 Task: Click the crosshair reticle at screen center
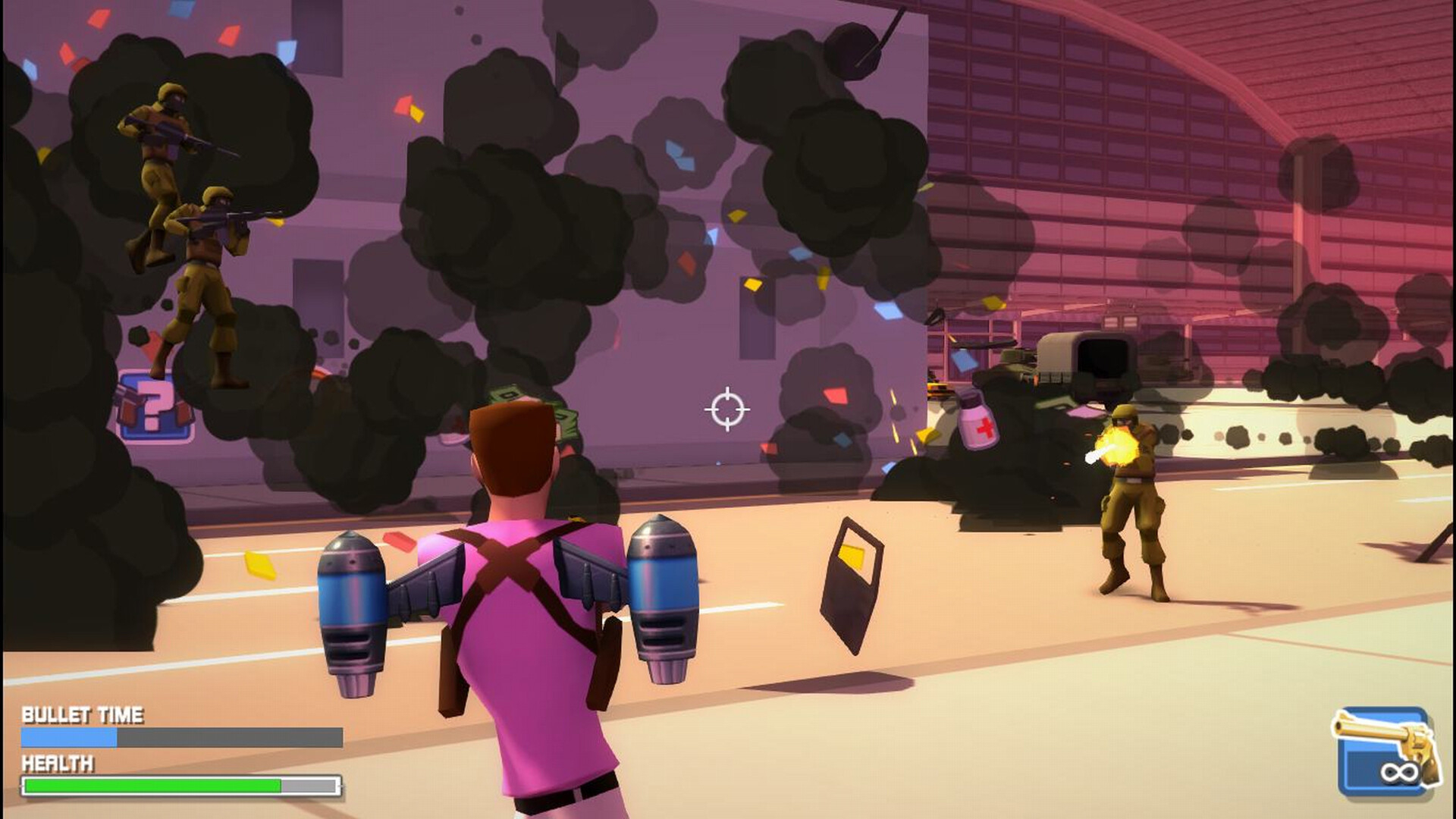(x=728, y=409)
